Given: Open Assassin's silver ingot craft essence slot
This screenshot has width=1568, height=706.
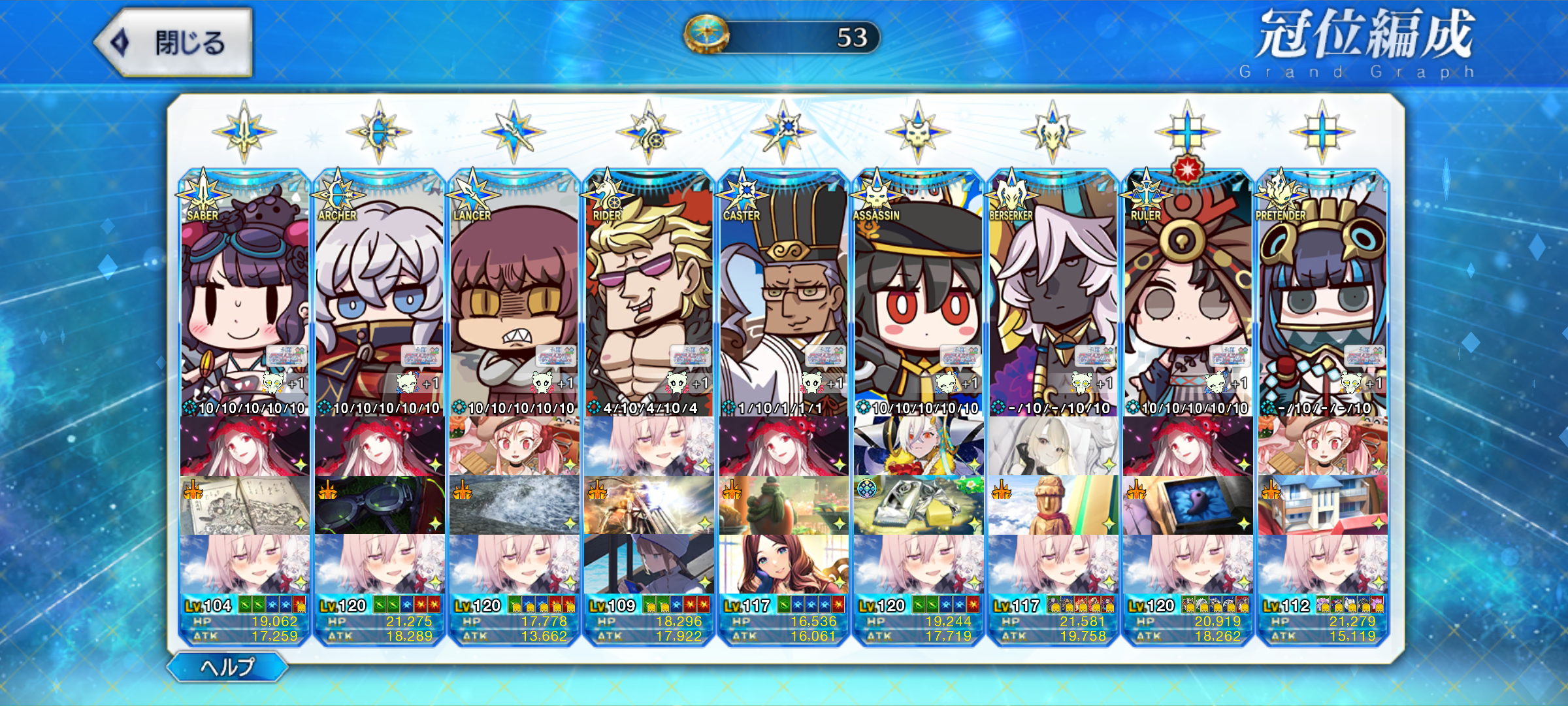Looking at the screenshot, I should pos(918,505).
